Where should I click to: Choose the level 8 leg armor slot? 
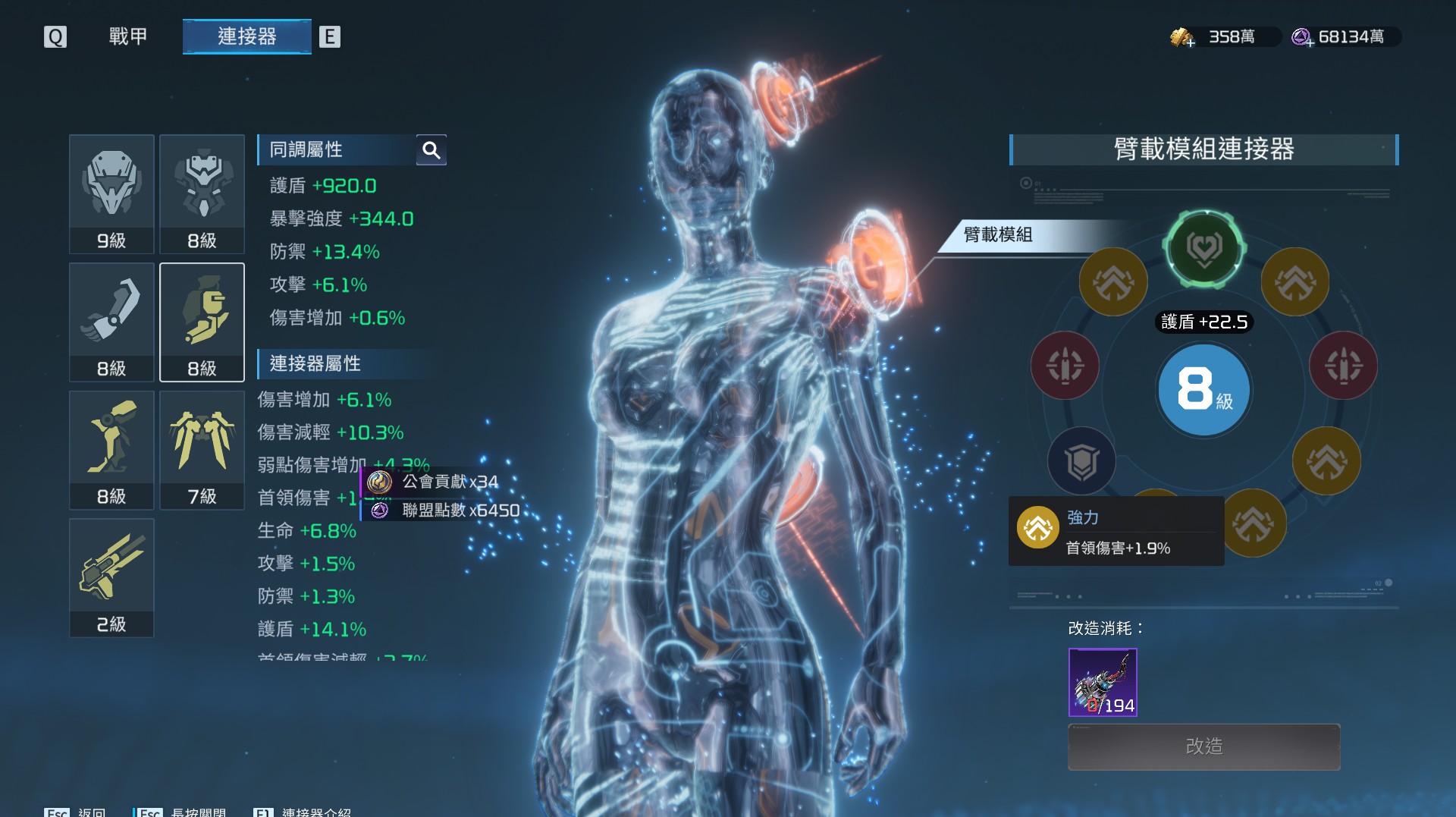(111, 450)
